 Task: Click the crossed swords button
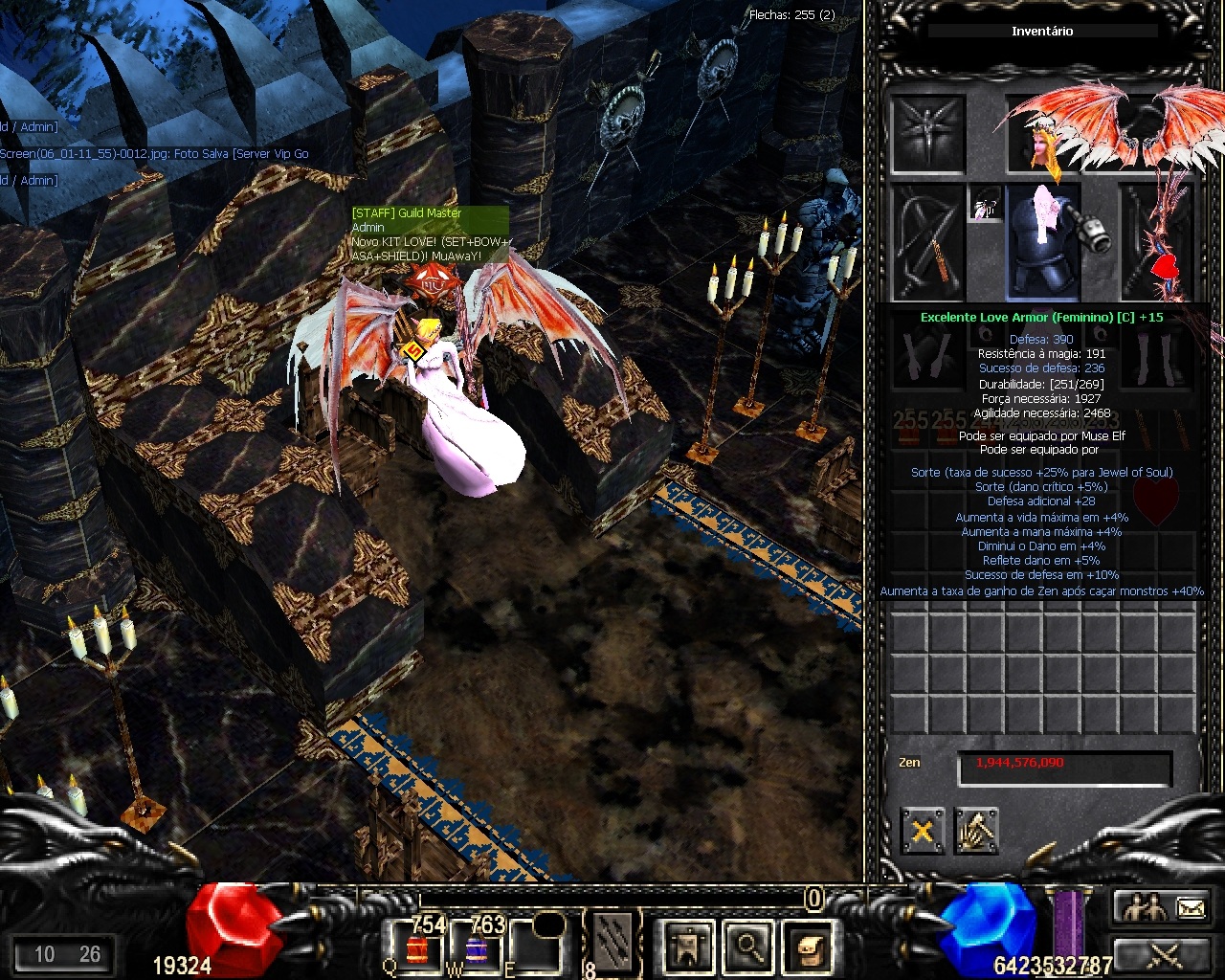[x=1164, y=954]
